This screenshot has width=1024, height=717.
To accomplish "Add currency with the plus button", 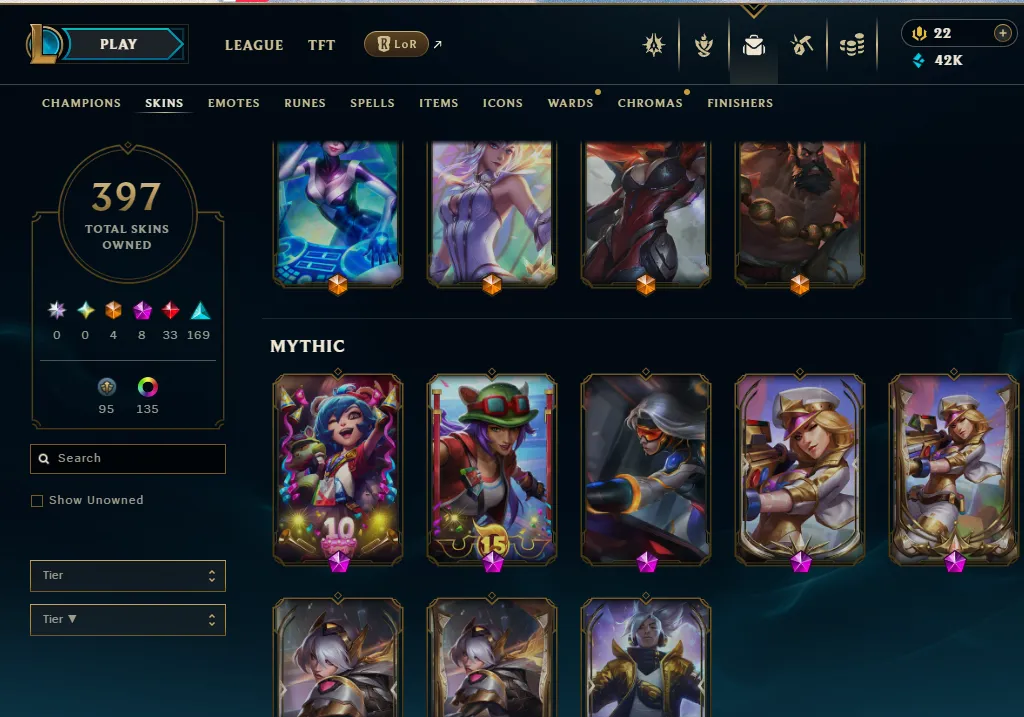I will (x=1002, y=33).
